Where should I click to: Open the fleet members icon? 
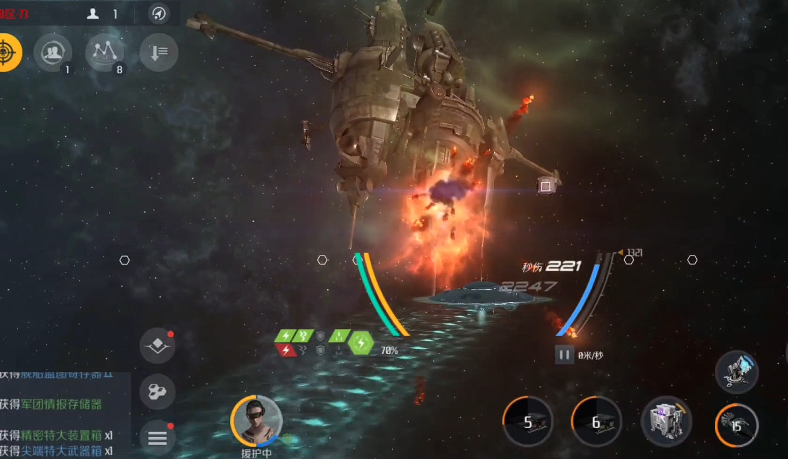pos(53,51)
